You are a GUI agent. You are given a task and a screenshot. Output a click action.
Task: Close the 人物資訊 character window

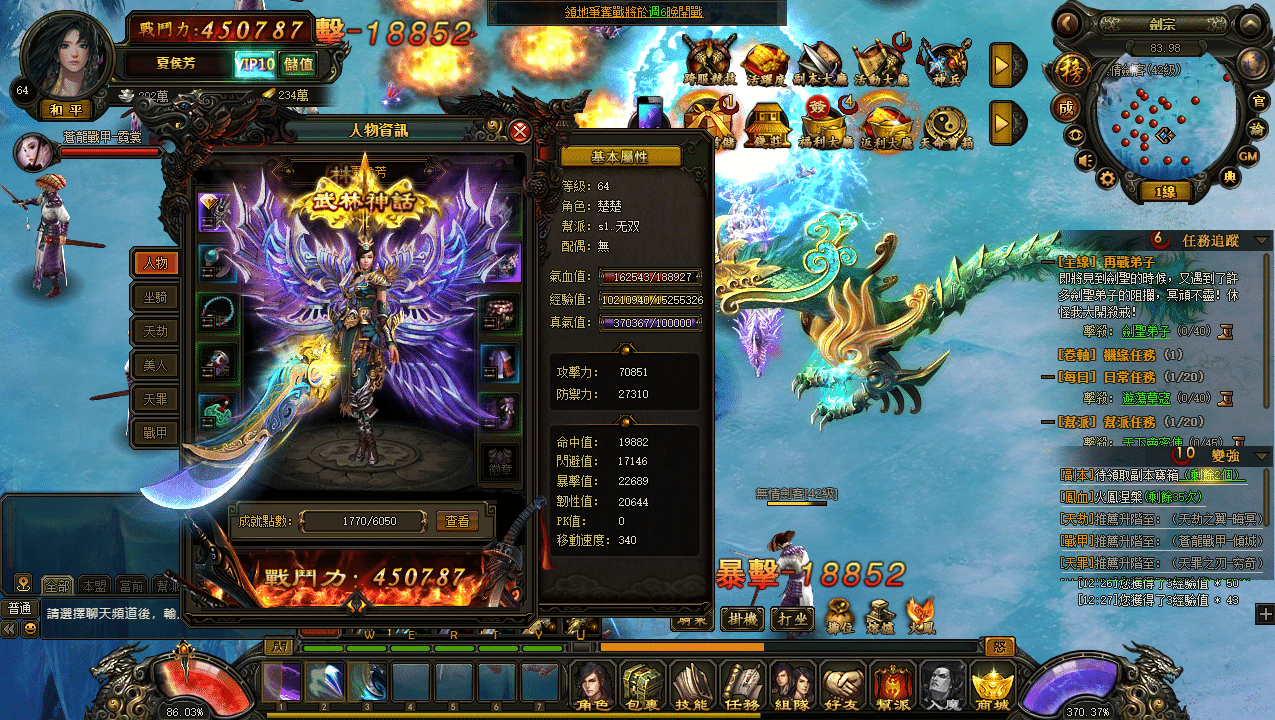click(x=520, y=131)
